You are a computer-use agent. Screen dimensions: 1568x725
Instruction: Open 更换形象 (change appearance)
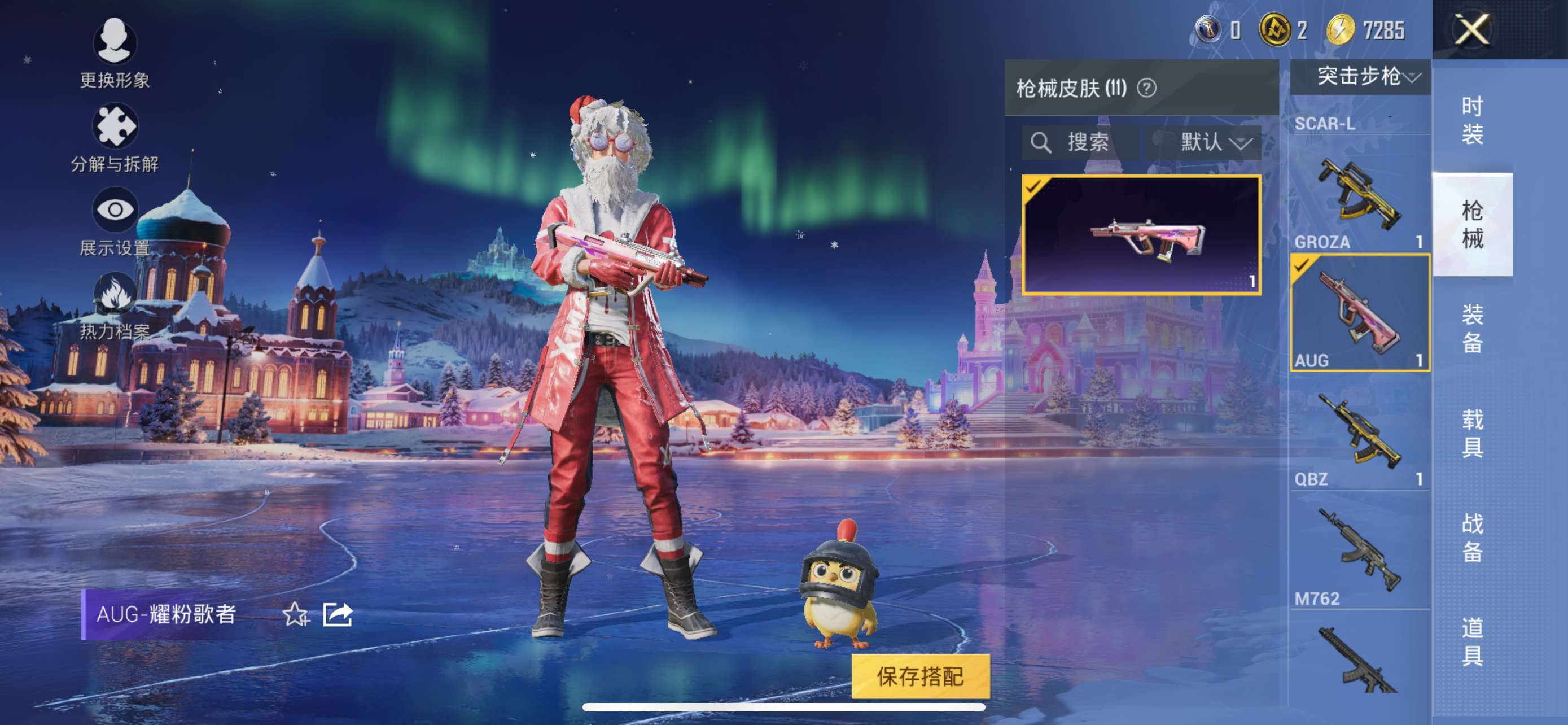tap(115, 53)
